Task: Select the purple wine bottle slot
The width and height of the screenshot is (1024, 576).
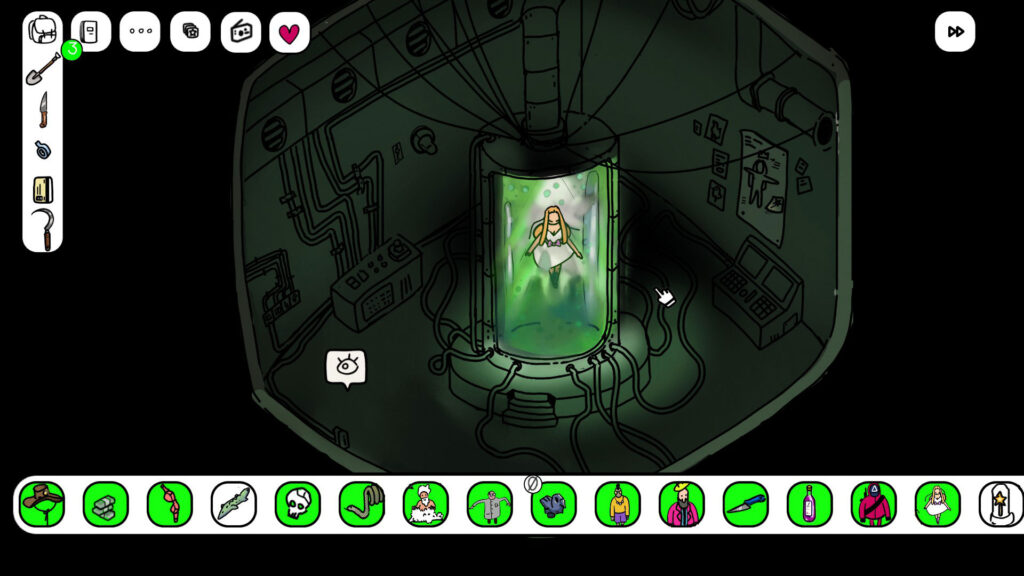Action: coord(810,504)
